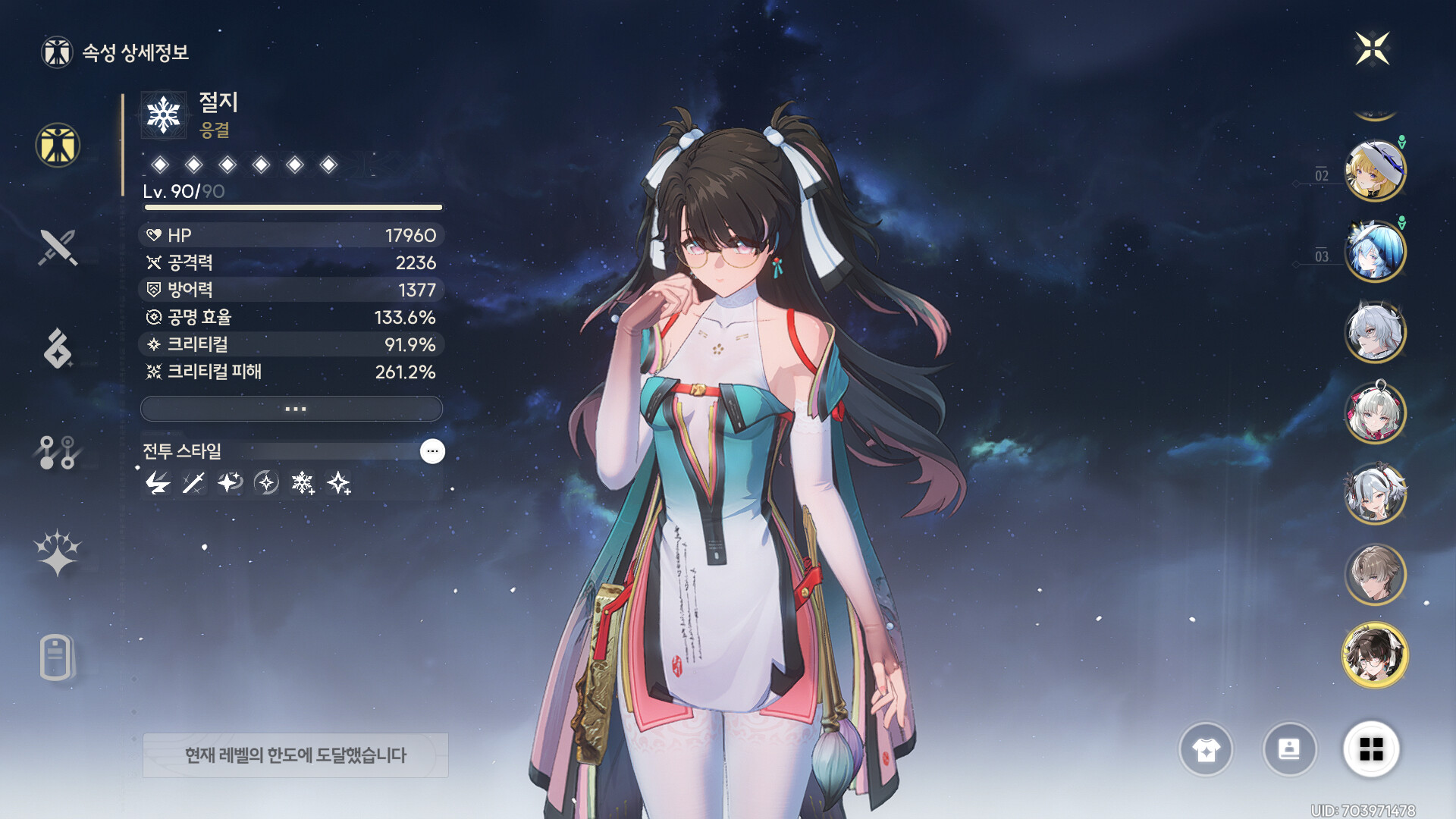Switch to the weapon tab with crossed swords
Viewport: 1456px width, 819px height.
[58, 247]
